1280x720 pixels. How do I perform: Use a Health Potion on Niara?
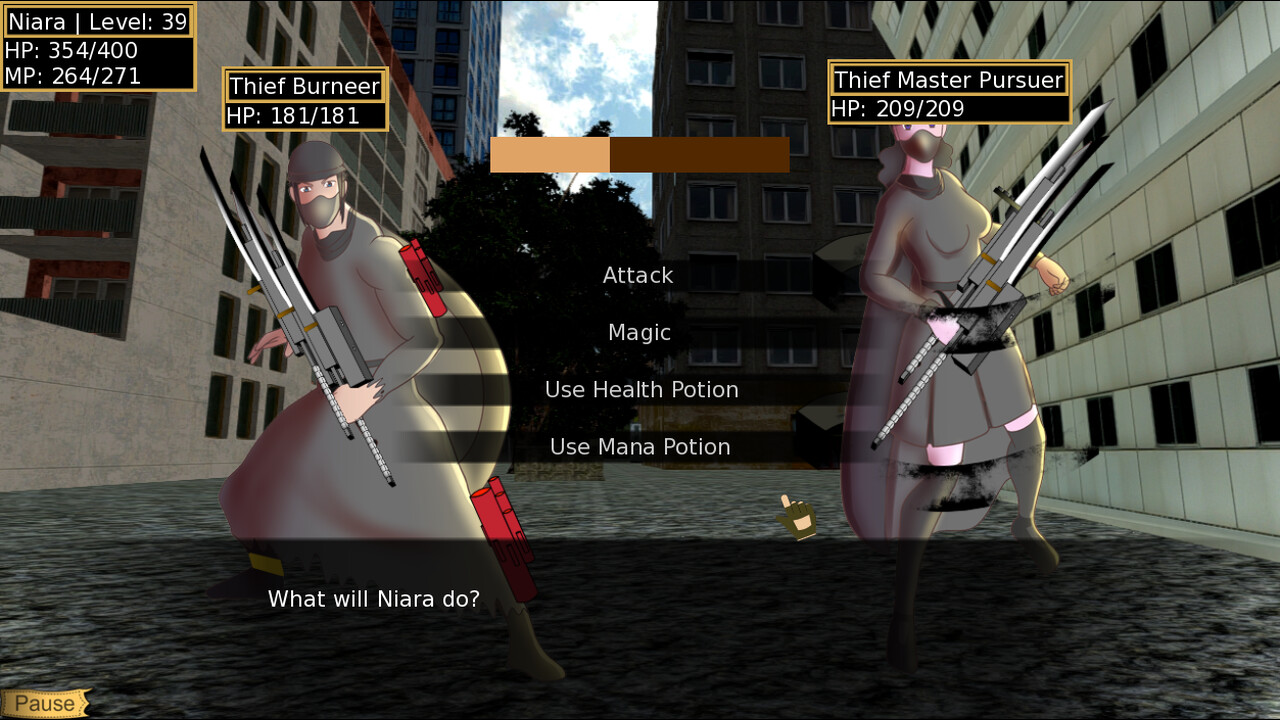pos(643,390)
